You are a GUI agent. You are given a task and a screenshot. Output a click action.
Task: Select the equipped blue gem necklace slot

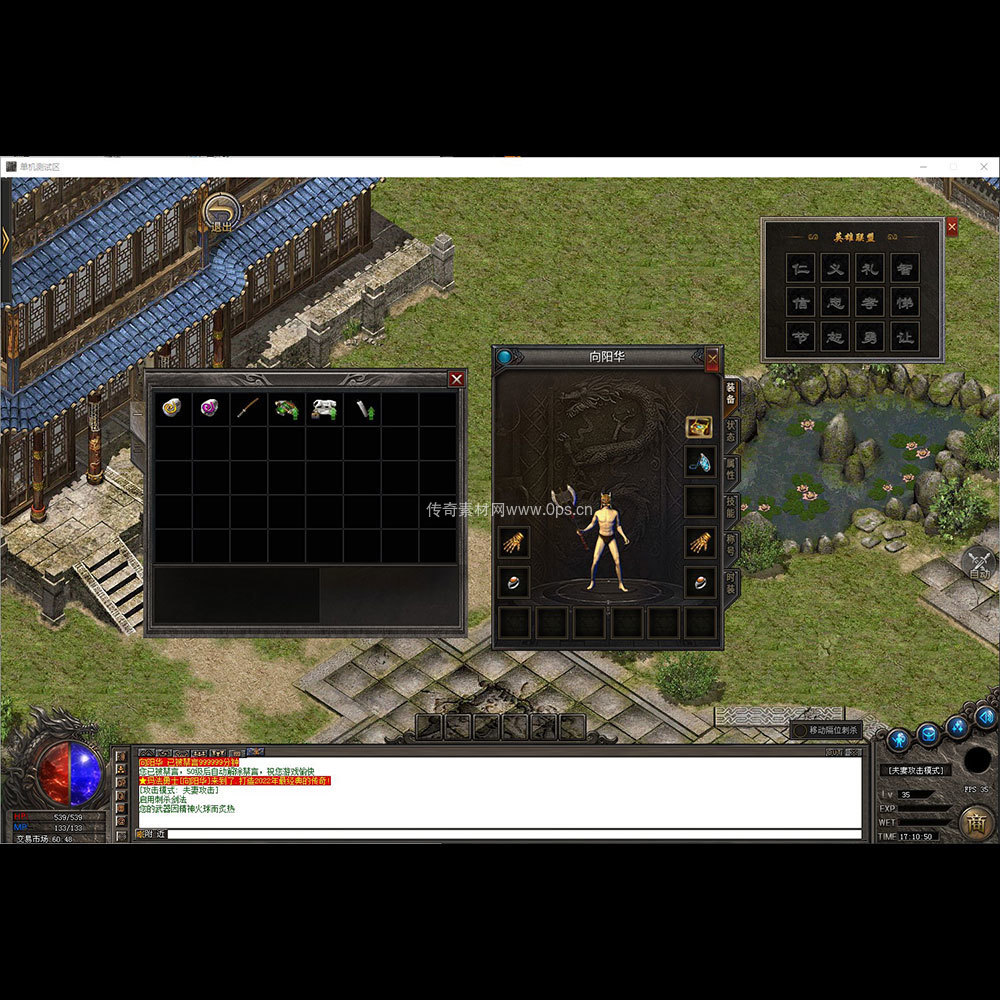coord(700,461)
